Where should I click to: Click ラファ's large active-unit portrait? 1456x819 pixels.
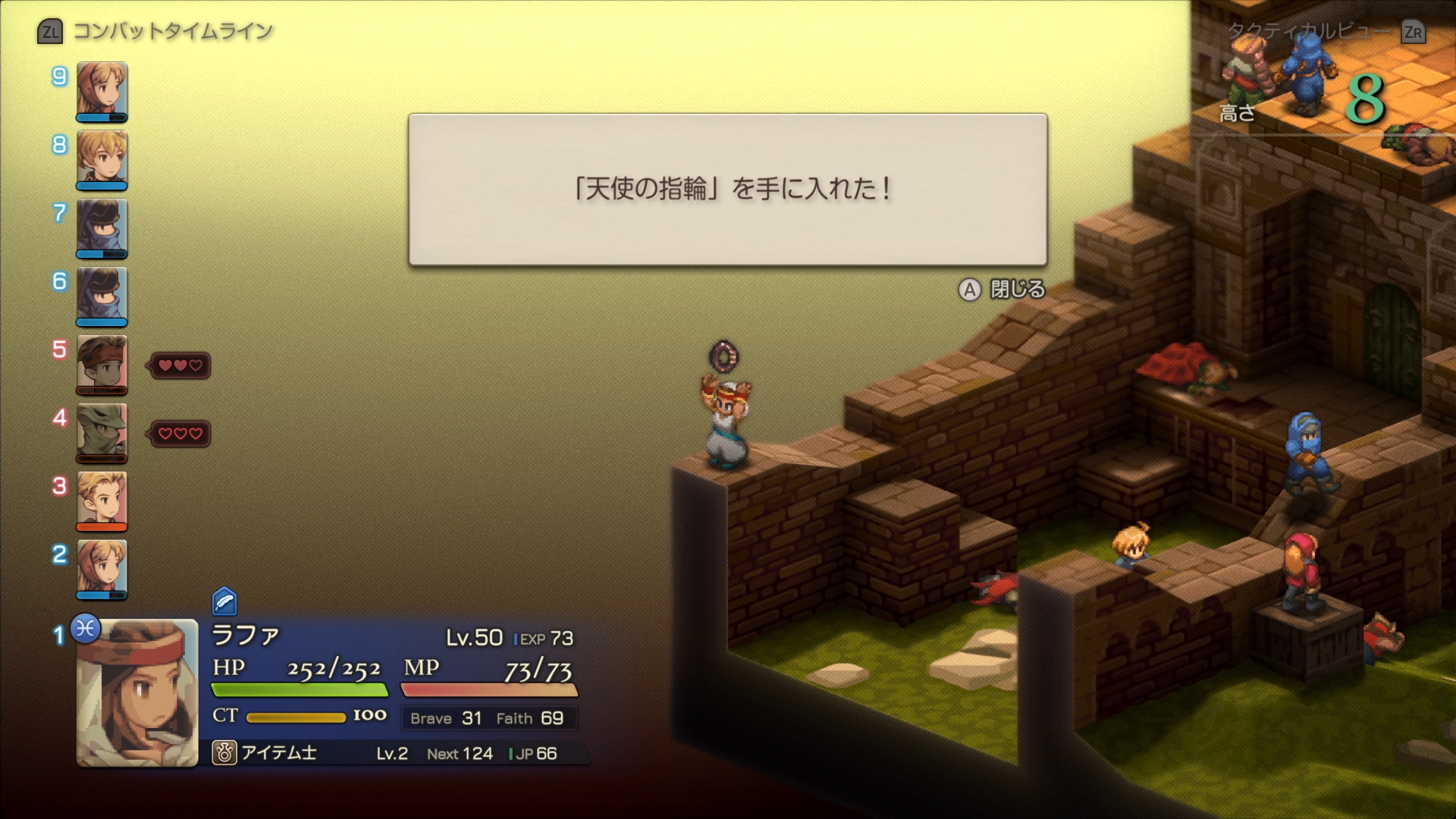137,692
